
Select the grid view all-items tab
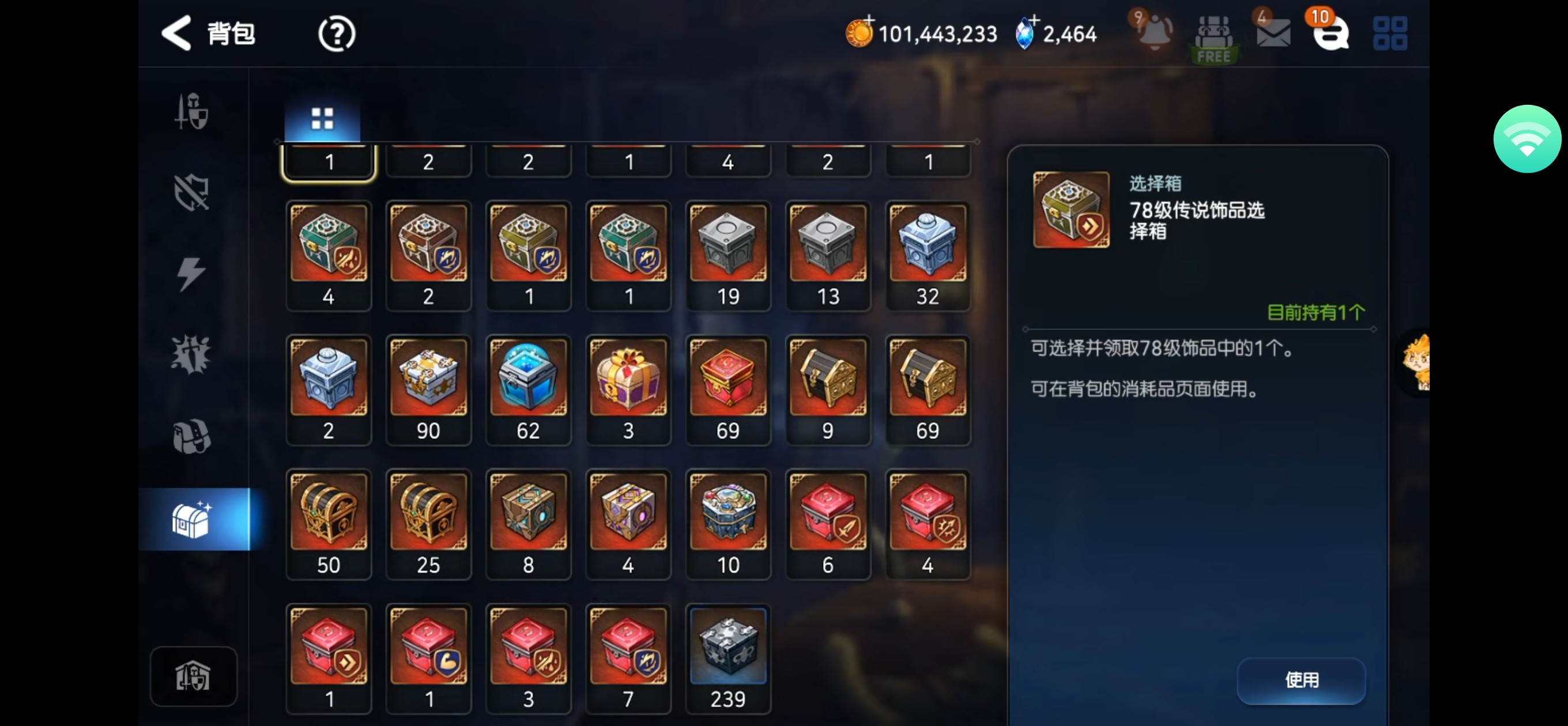(x=322, y=118)
